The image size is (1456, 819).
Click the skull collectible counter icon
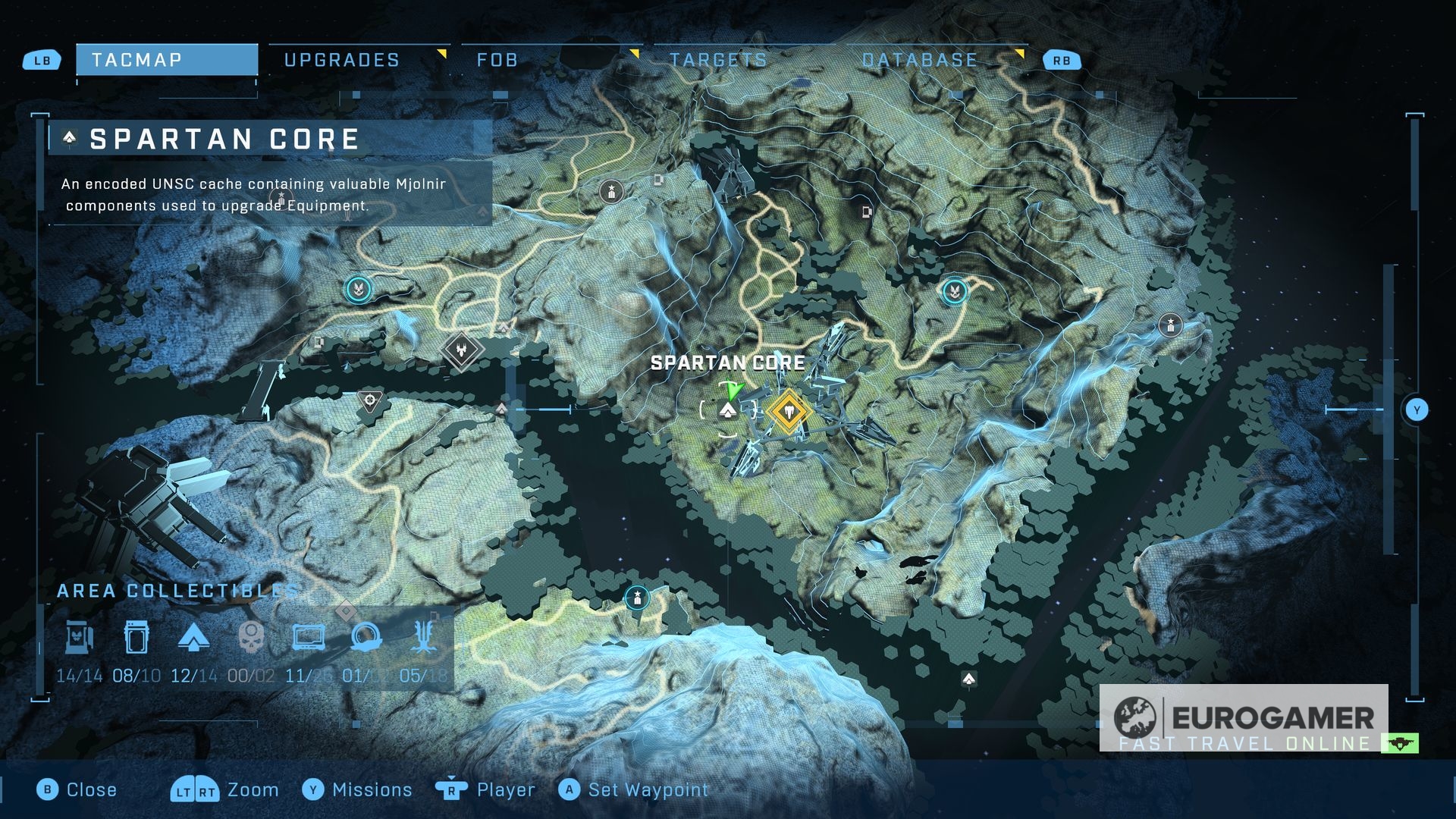[251, 638]
